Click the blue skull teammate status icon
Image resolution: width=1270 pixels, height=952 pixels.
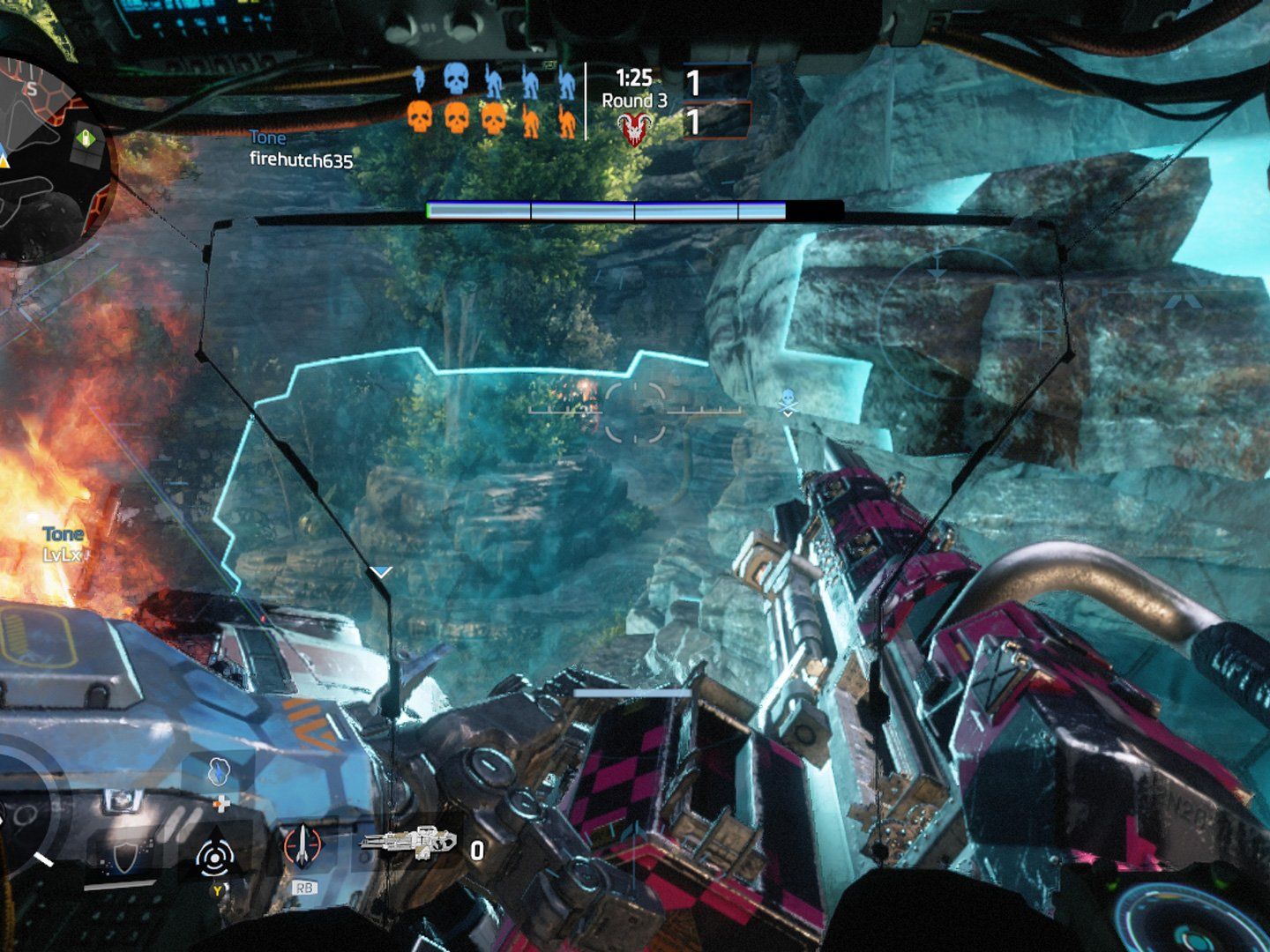click(455, 80)
